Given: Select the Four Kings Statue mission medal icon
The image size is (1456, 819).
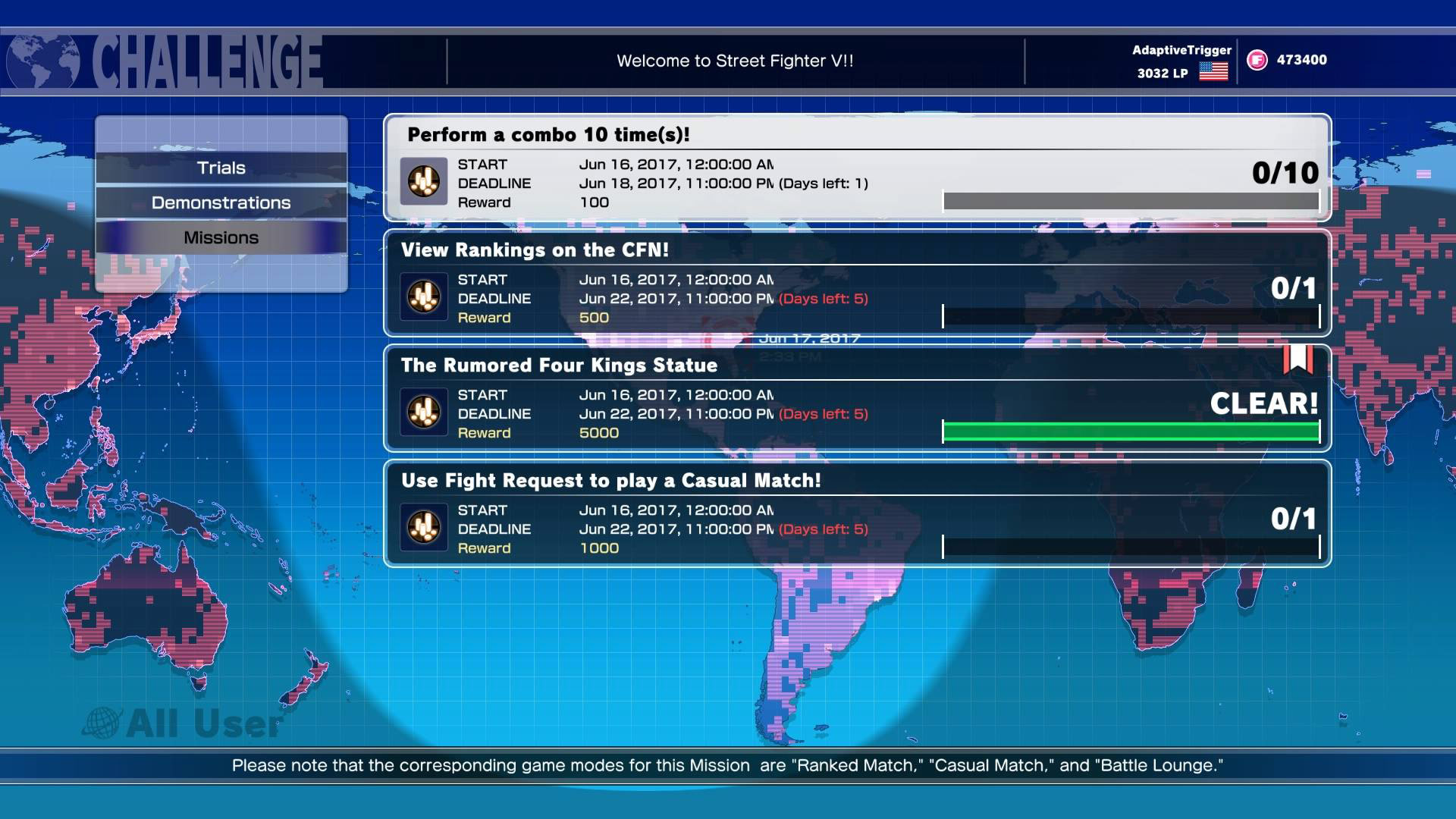Looking at the screenshot, I should coord(423,412).
